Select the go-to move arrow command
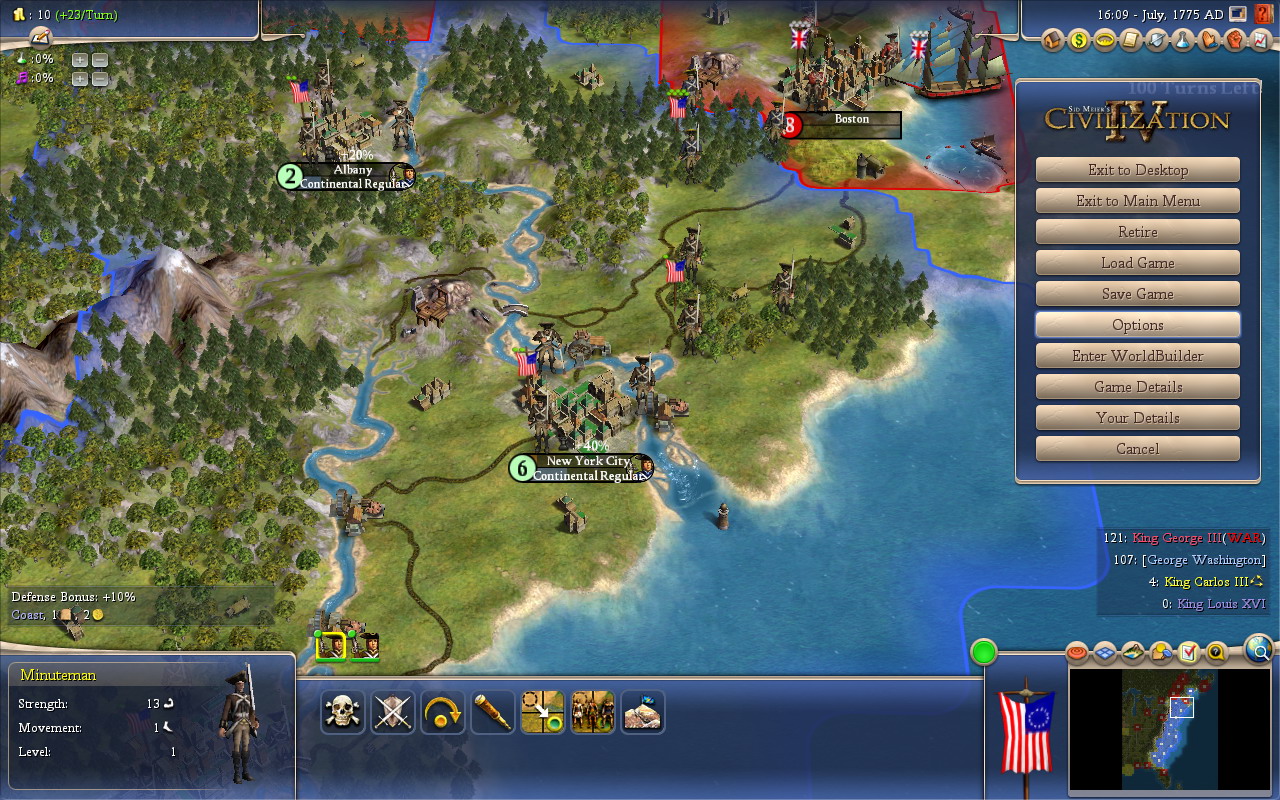Screen dimensions: 1280x800 pos(543,712)
